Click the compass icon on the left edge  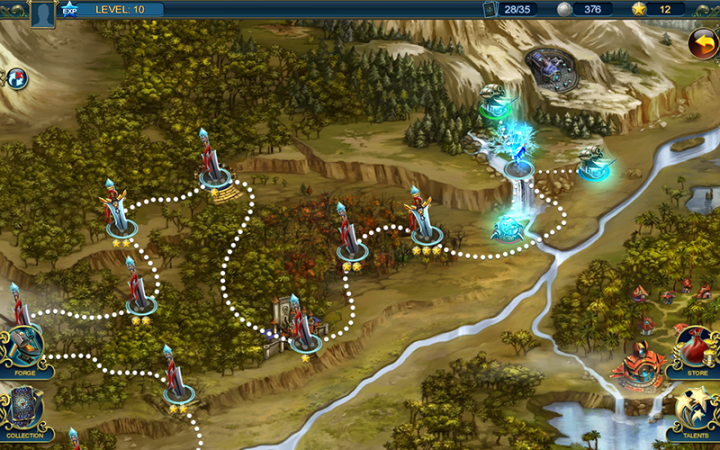(x=17, y=78)
